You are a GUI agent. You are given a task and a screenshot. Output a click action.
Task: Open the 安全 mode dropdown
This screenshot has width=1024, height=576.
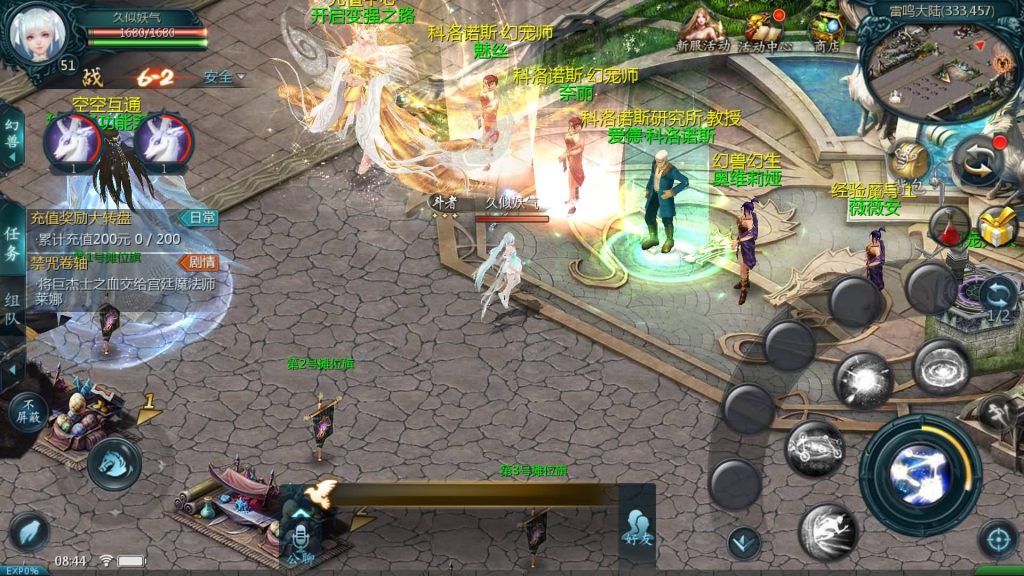click(x=223, y=77)
